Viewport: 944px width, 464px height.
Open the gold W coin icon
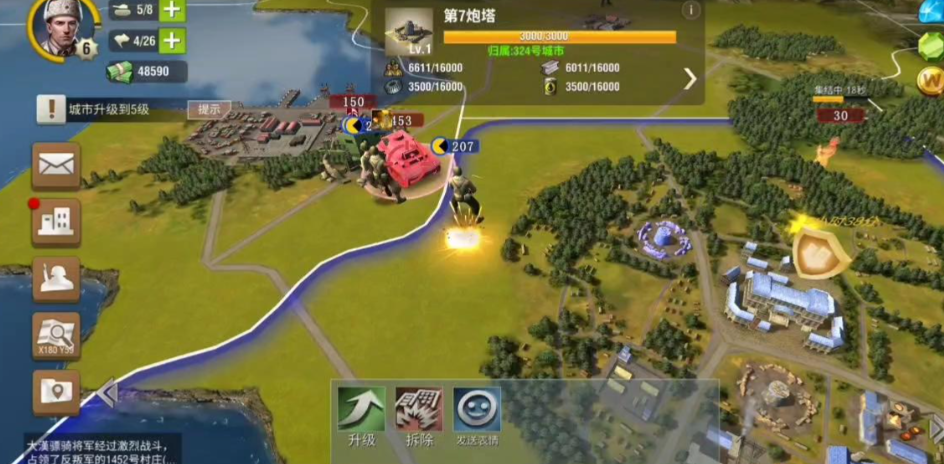click(x=931, y=82)
